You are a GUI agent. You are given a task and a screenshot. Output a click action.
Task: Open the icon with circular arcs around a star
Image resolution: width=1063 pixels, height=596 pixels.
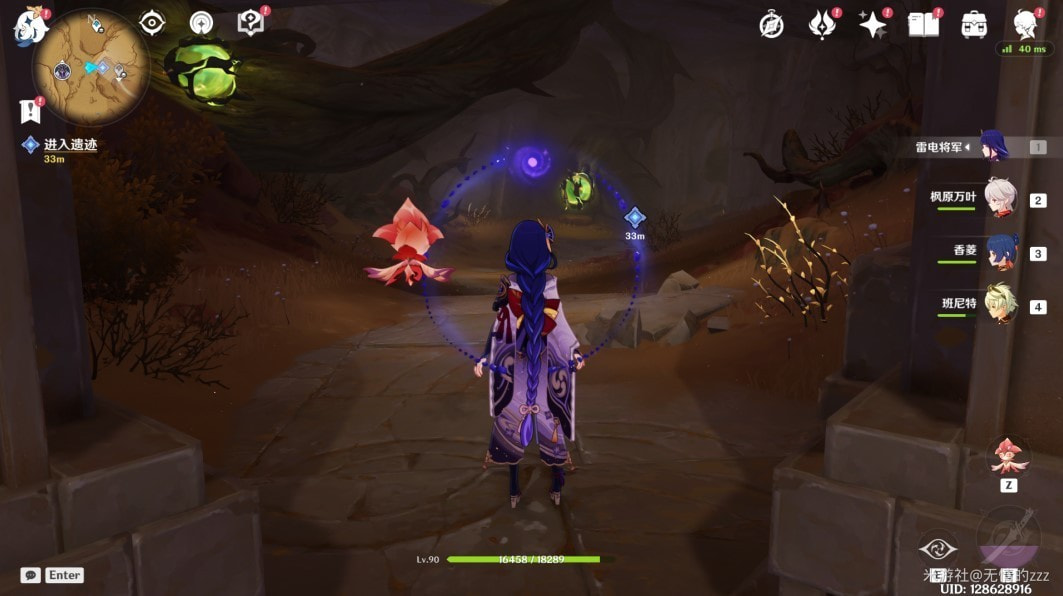(201, 23)
